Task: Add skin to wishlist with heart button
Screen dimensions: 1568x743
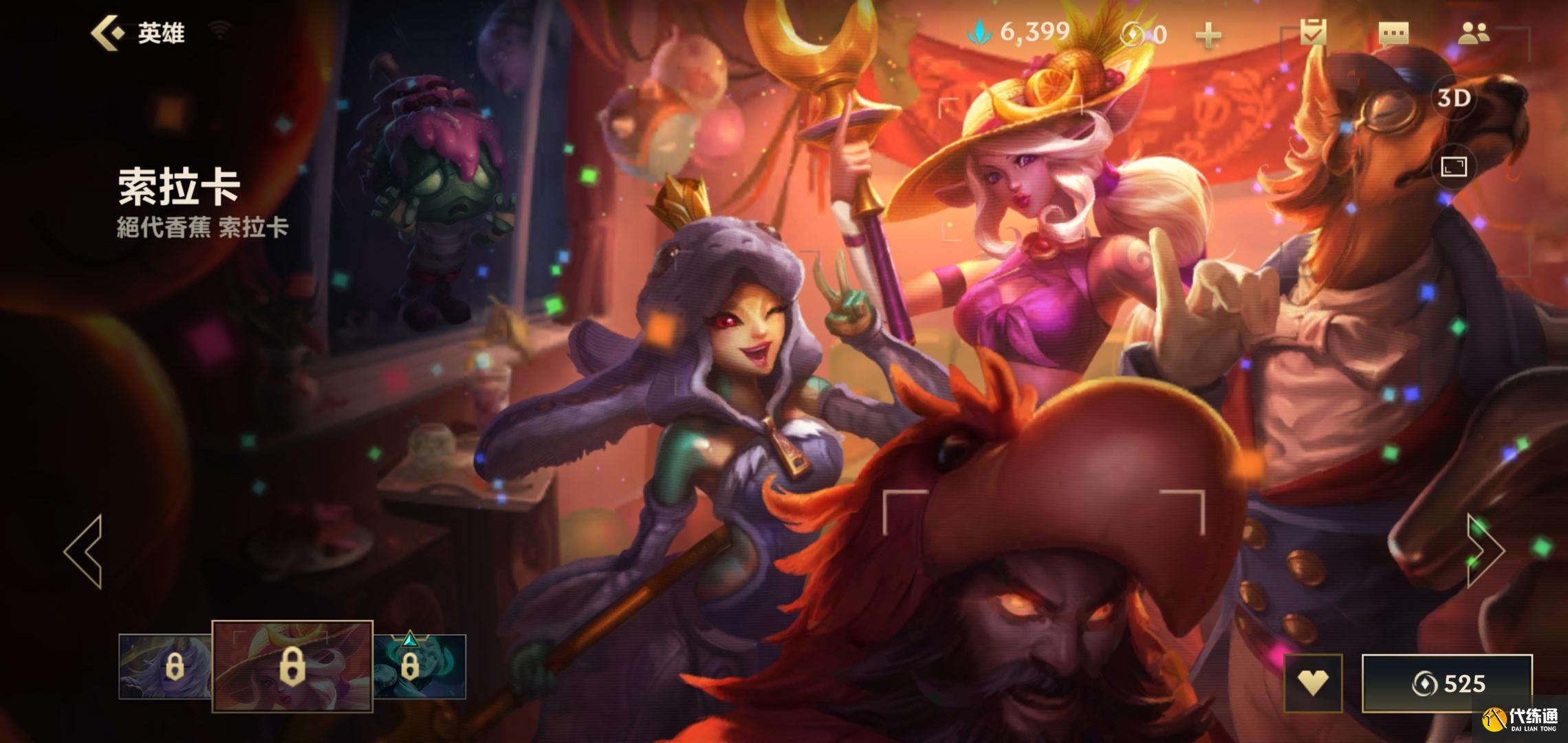Action: coord(1313,683)
